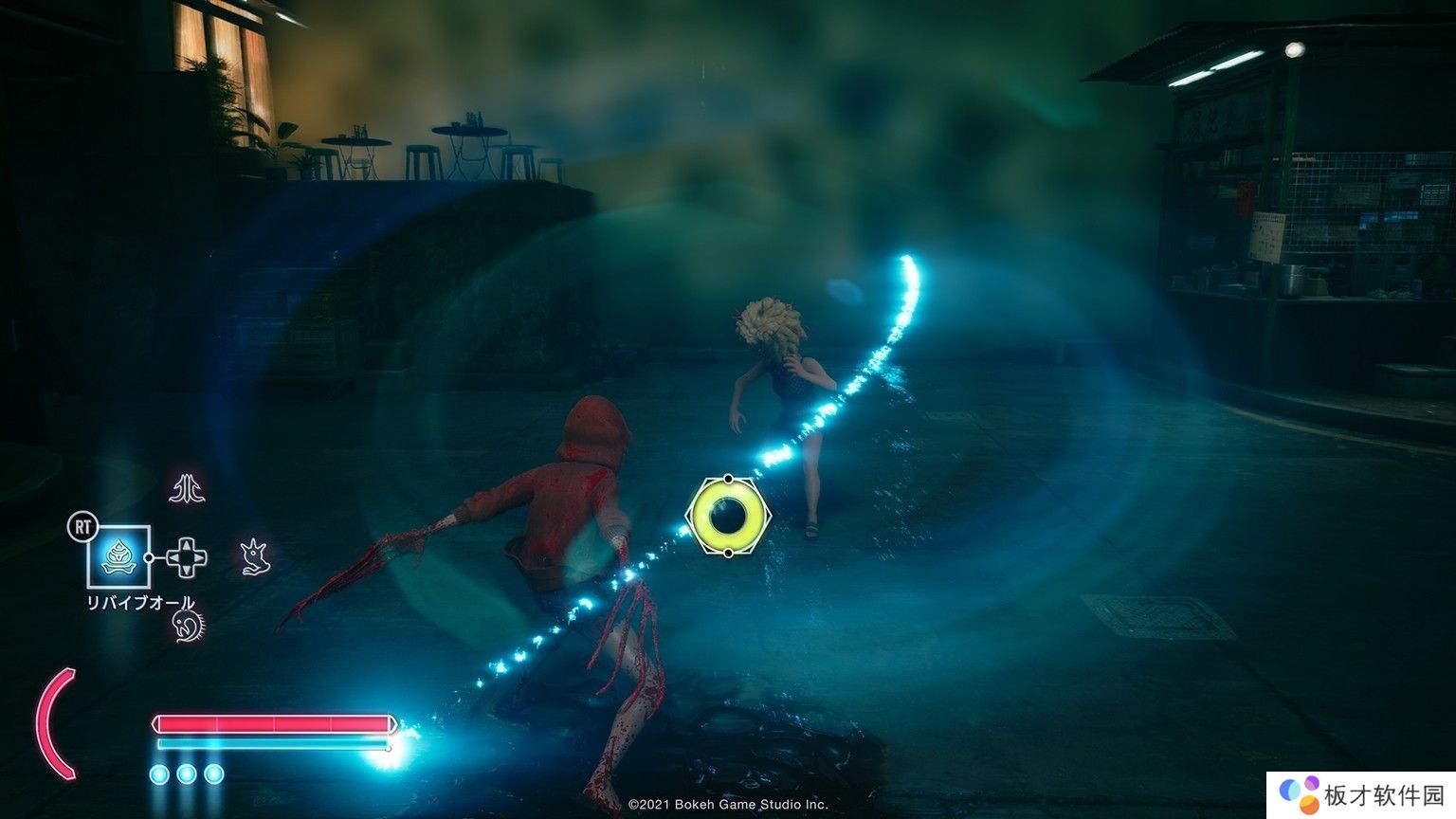Select the claw-shaped ability icon above the d-pad
This screenshot has height=819, width=1456.
(187, 488)
